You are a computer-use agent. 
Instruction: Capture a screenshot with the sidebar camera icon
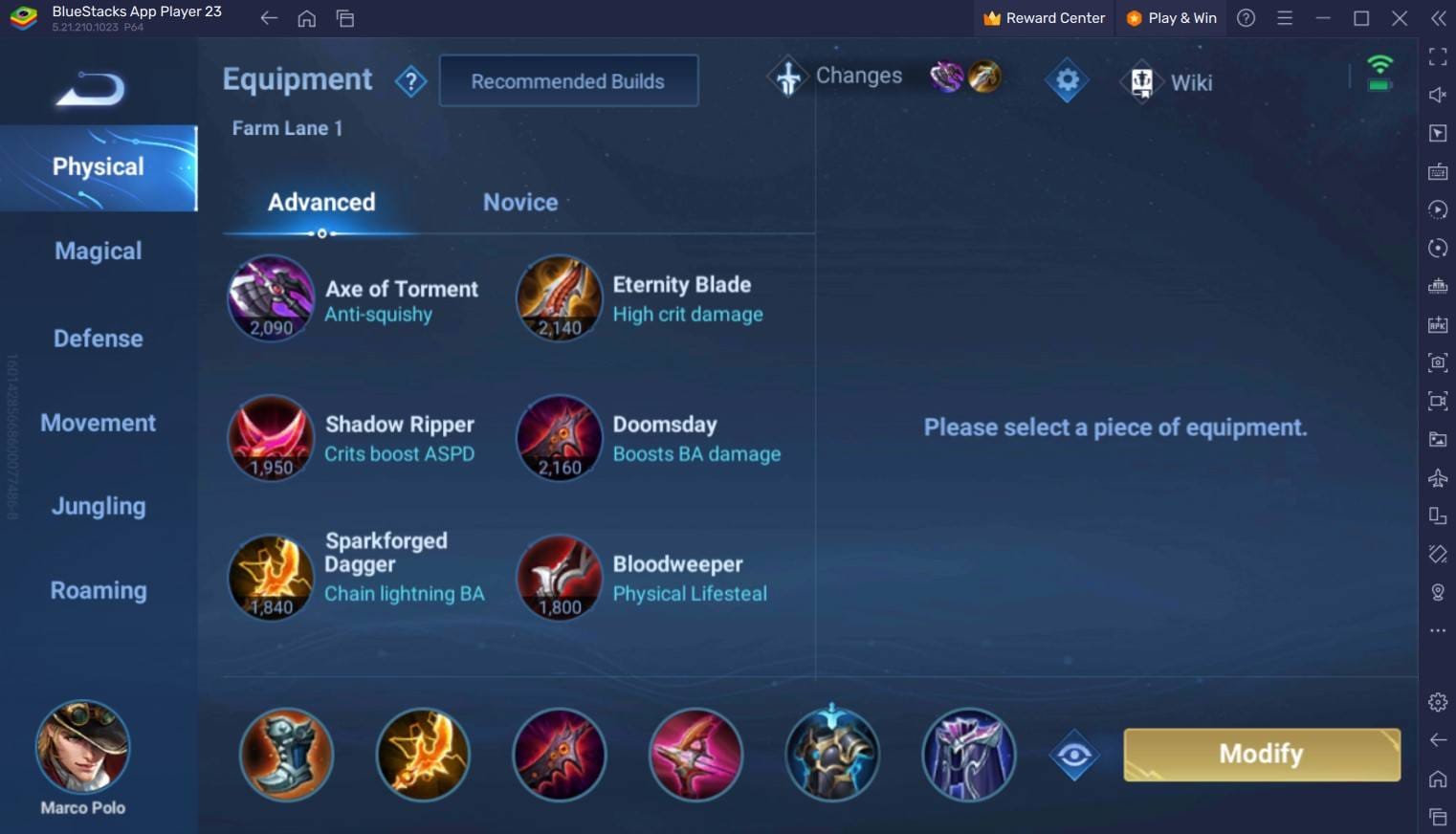[1437, 362]
